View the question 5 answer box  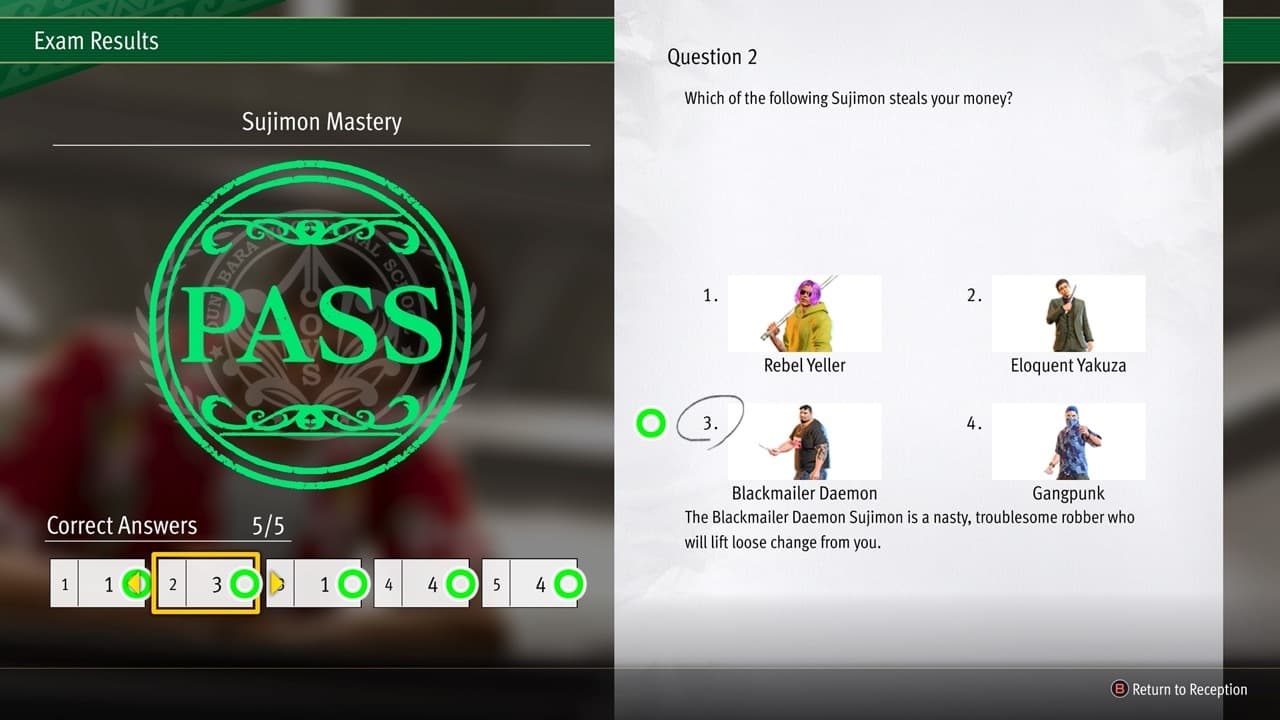click(530, 584)
